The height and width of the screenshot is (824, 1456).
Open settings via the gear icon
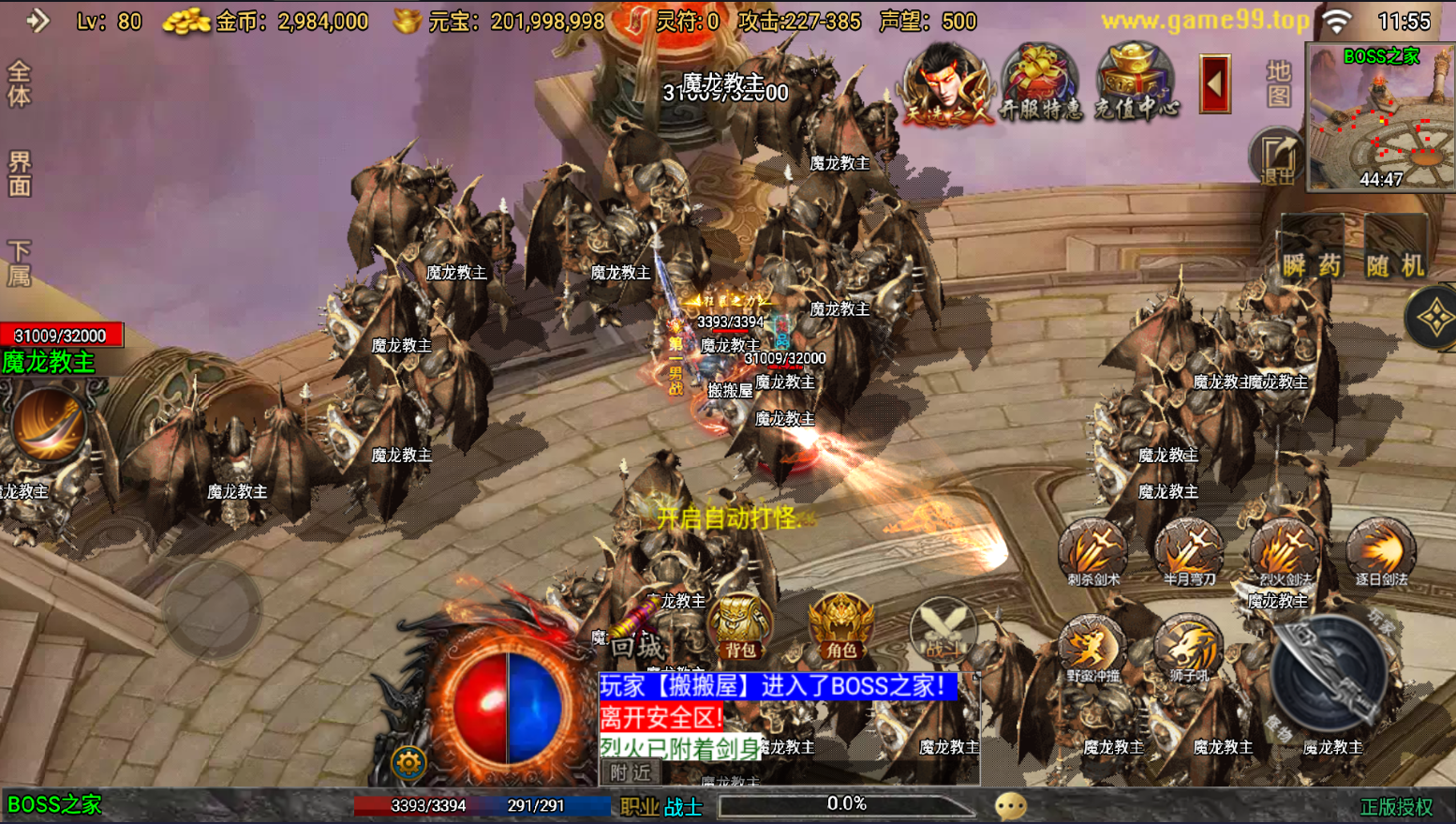click(409, 763)
